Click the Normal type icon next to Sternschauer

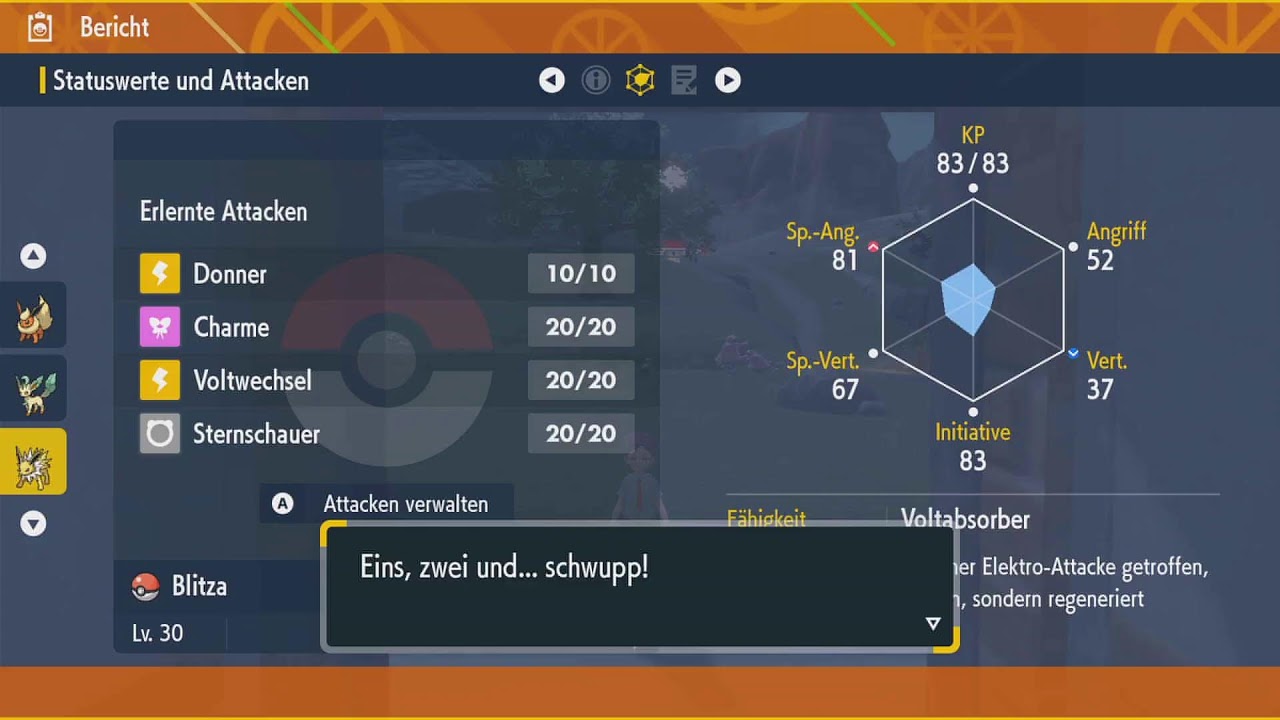(x=160, y=433)
